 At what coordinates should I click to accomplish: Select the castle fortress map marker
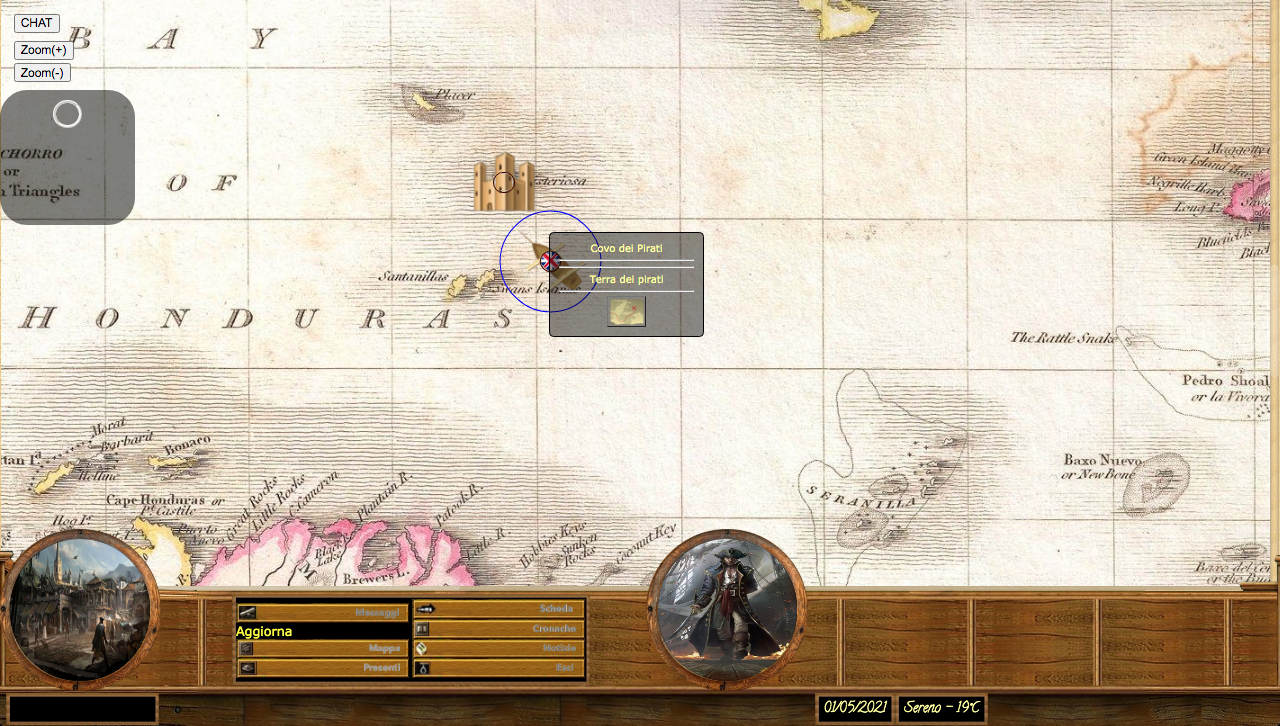(x=504, y=182)
